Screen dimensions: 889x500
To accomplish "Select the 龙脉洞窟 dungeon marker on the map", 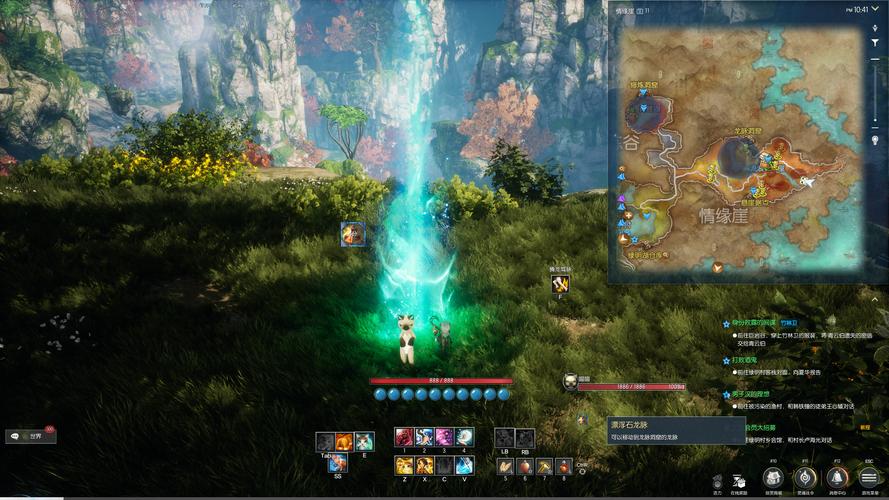I will [x=739, y=153].
